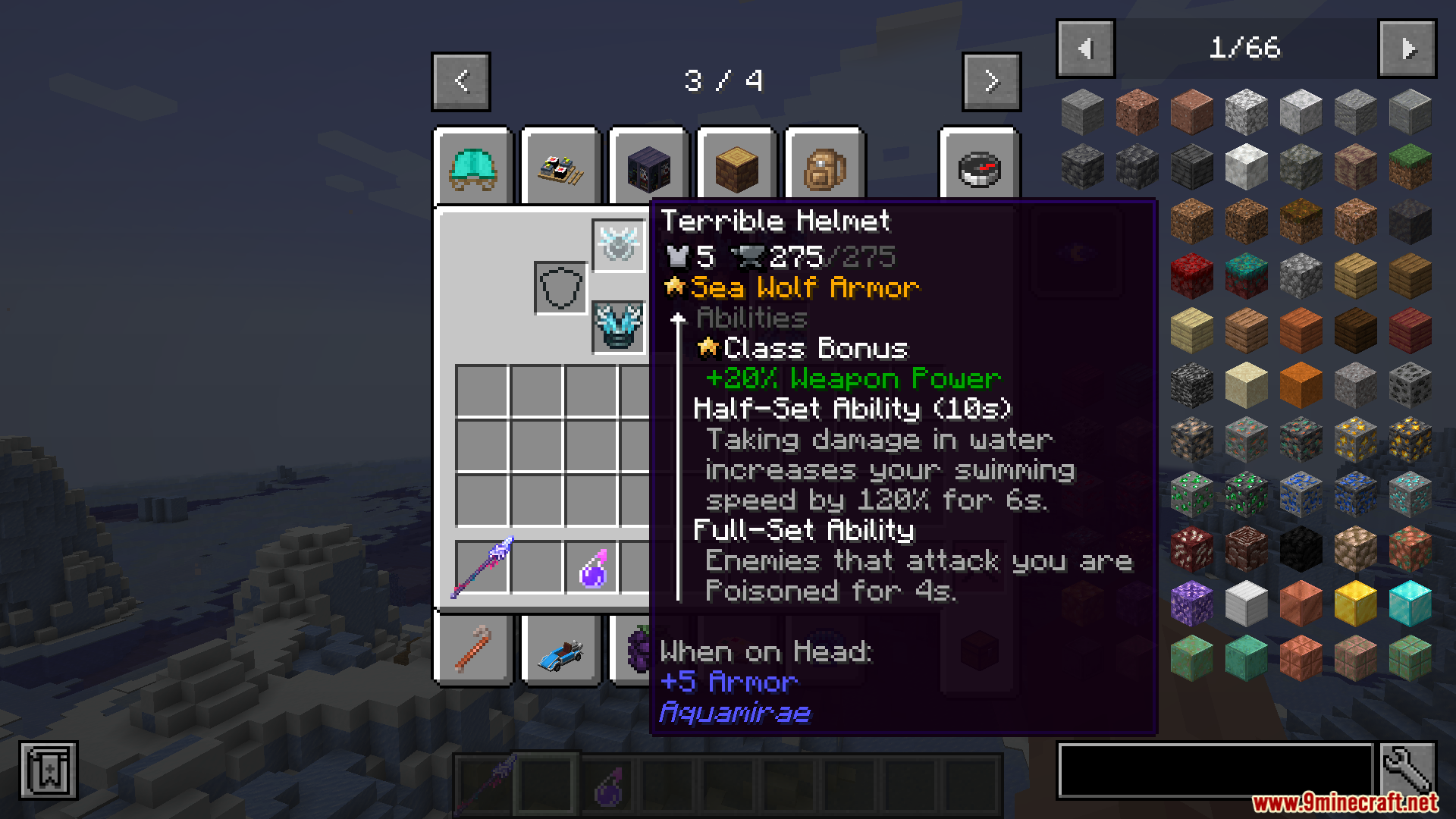Show next JEI item page
Viewport: 1456px width, 819px height.
[x=1407, y=49]
